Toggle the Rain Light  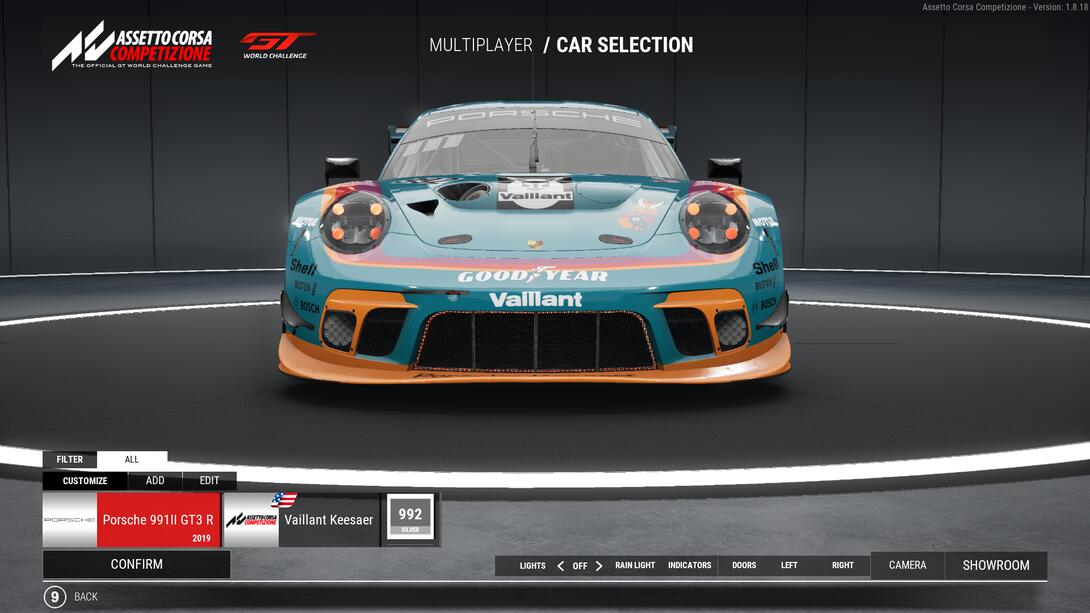(x=635, y=566)
